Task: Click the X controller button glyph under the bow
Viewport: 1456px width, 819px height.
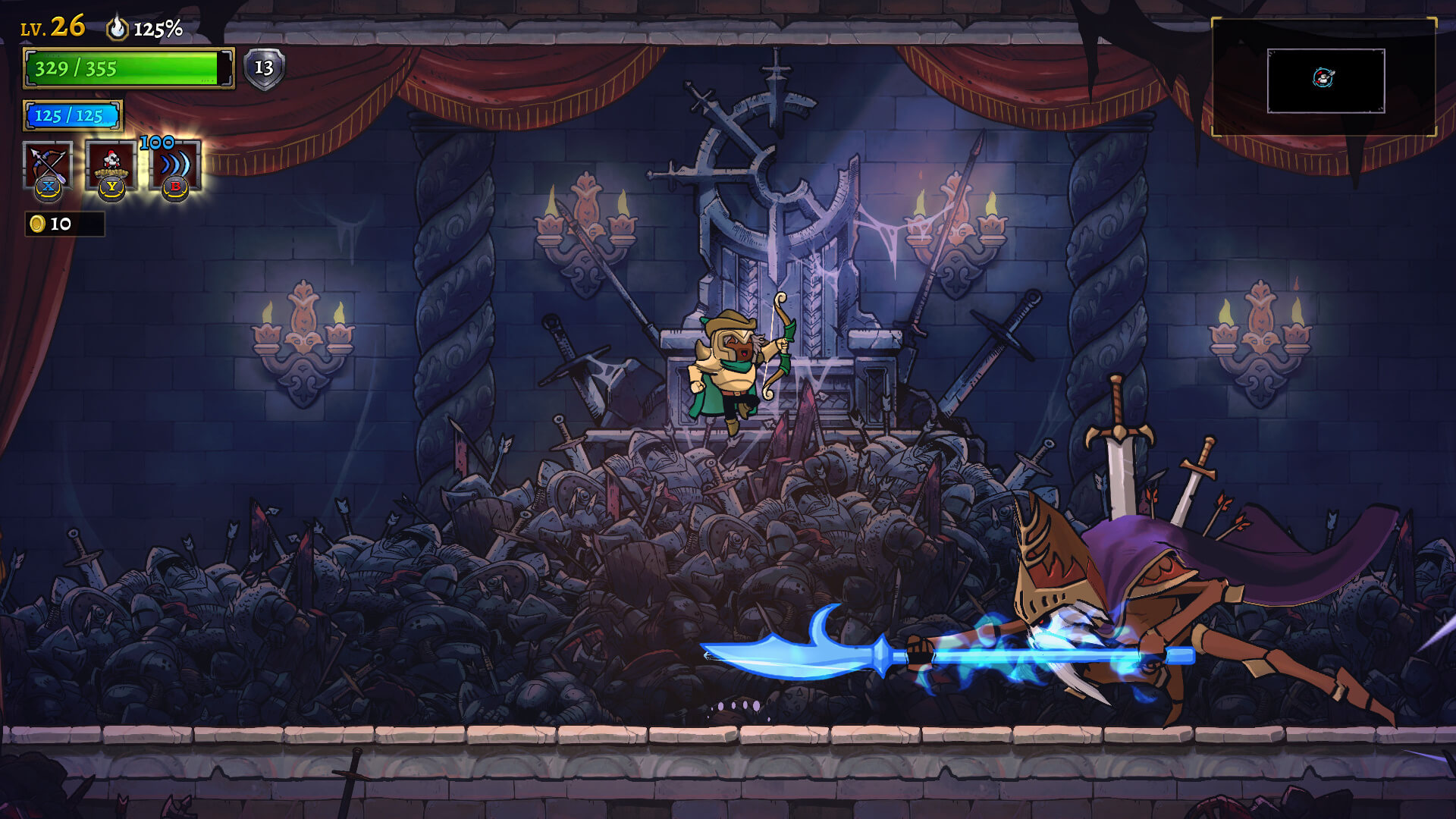Action: pos(47,187)
